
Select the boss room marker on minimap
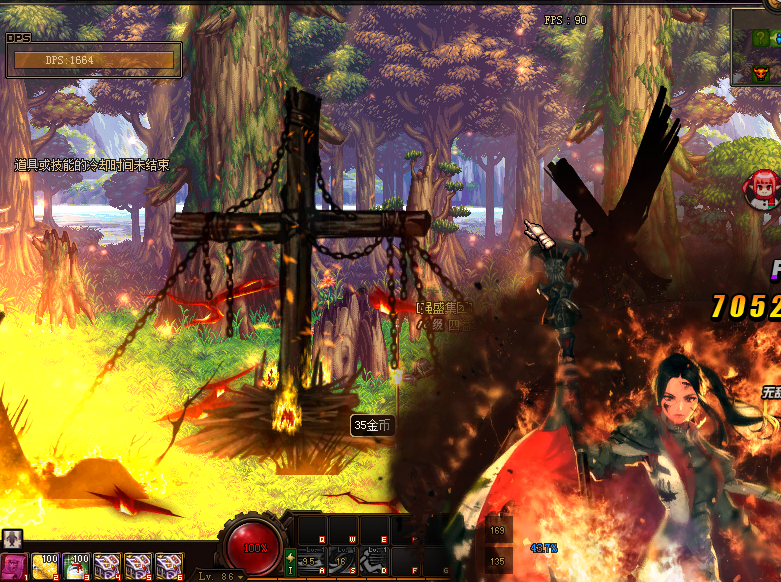click(x=761, y=73)
